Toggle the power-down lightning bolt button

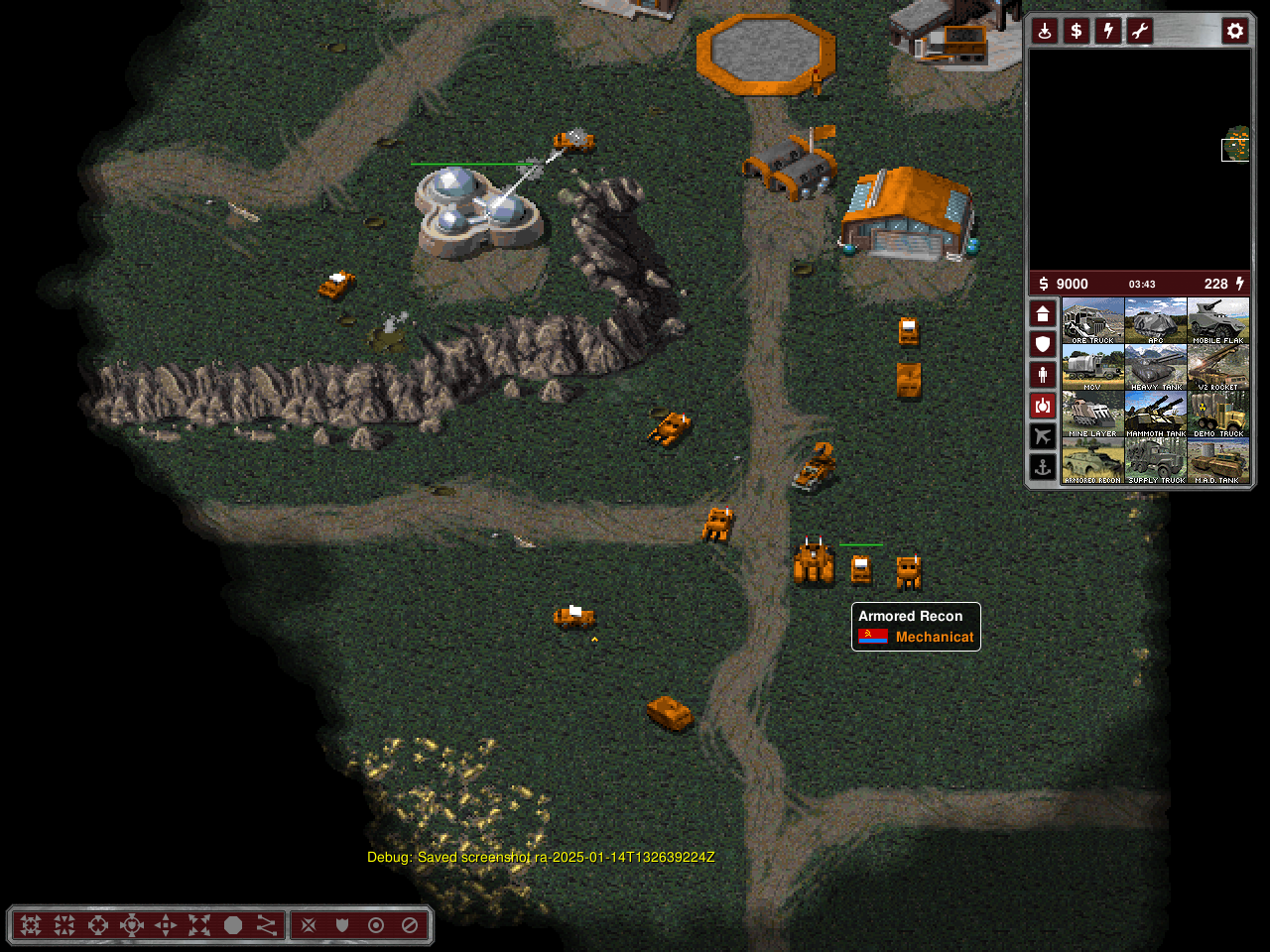tap(1108, 31)
